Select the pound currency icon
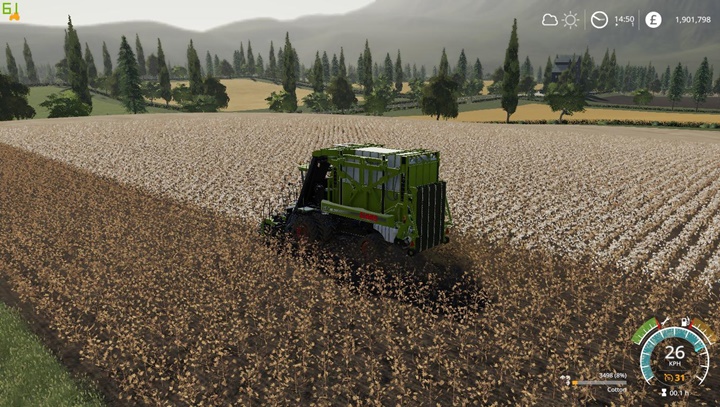The height and width of the screenshot is (407, 720). pos(653,19)
